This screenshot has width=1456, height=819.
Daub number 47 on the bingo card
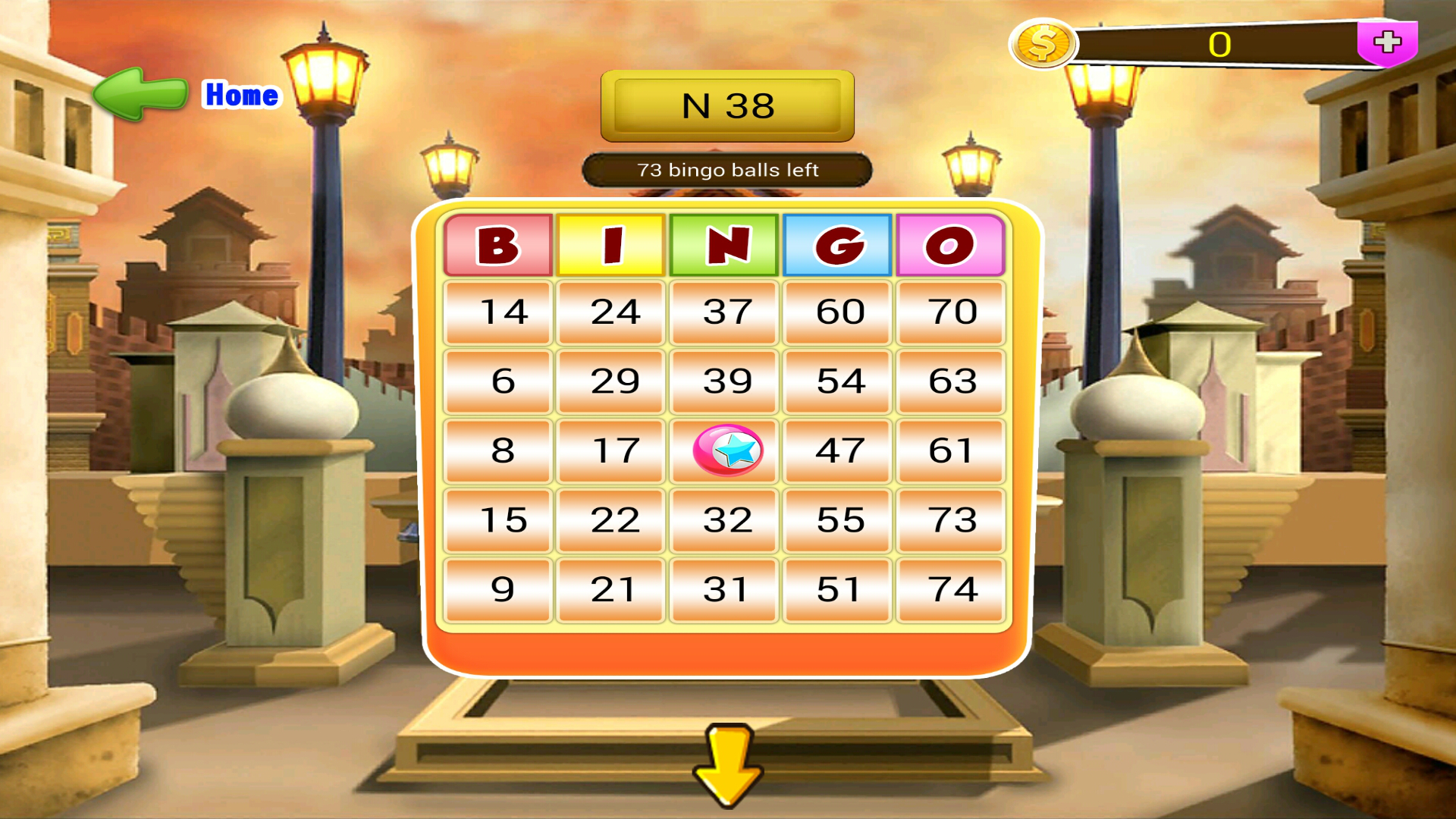tap(836, 450)
